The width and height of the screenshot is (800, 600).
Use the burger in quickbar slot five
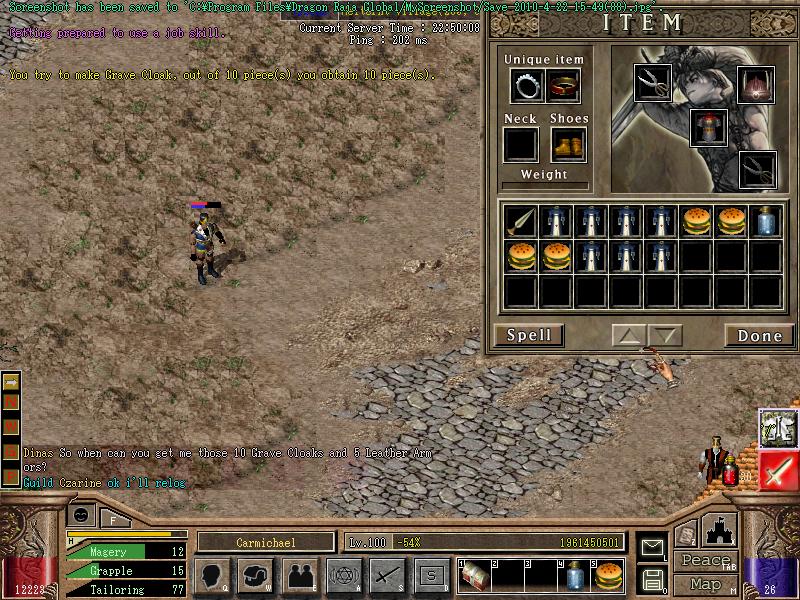(x=608, y=575)
